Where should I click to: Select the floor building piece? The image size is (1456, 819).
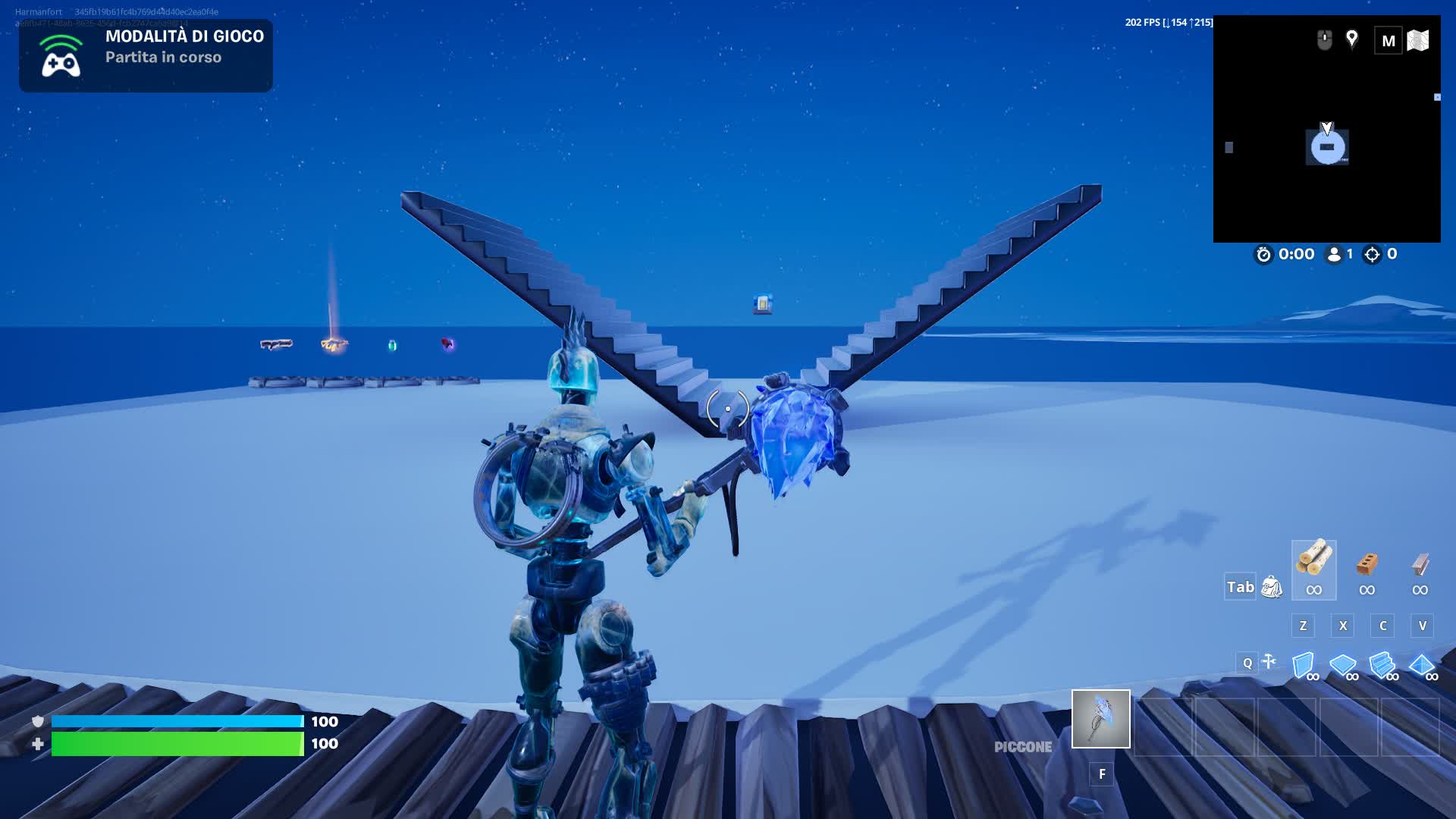tap(1343, 665)
